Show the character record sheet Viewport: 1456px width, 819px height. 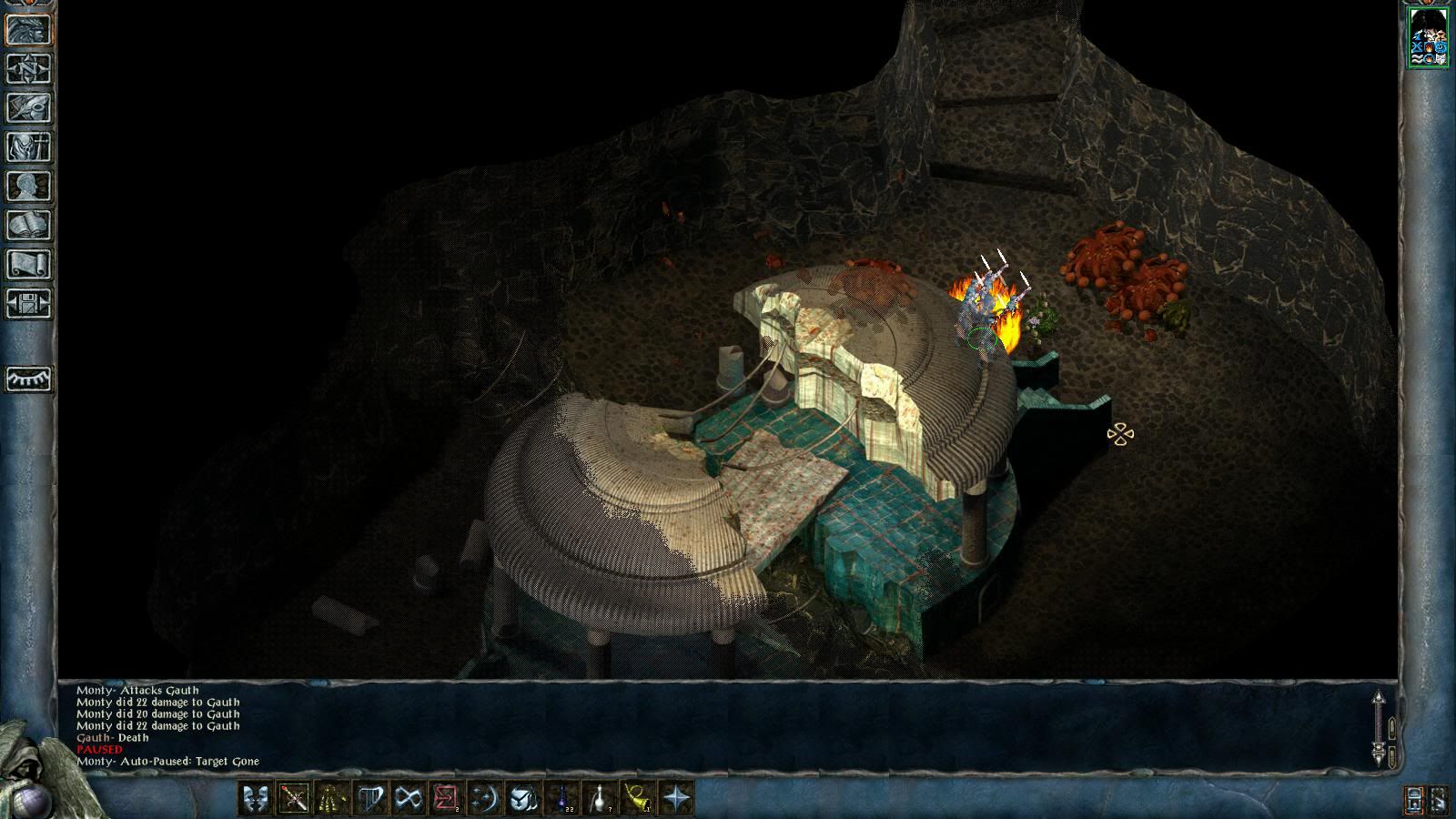tap(29, 186)
